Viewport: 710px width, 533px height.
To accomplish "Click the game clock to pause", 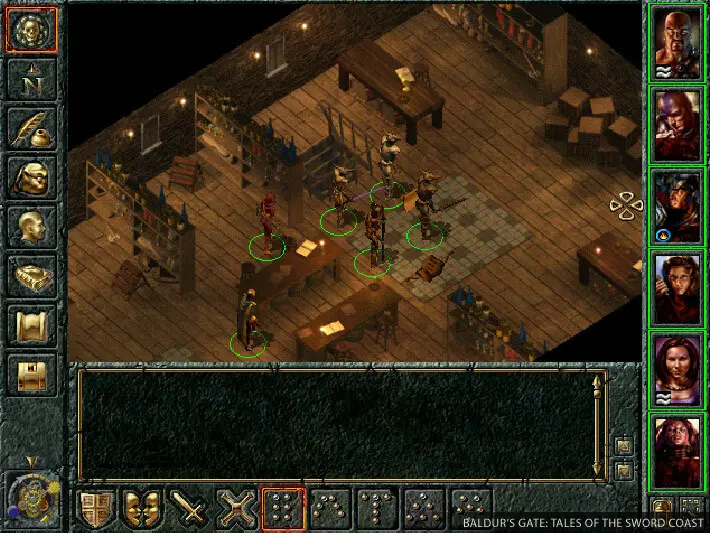I will click(32, 497).
